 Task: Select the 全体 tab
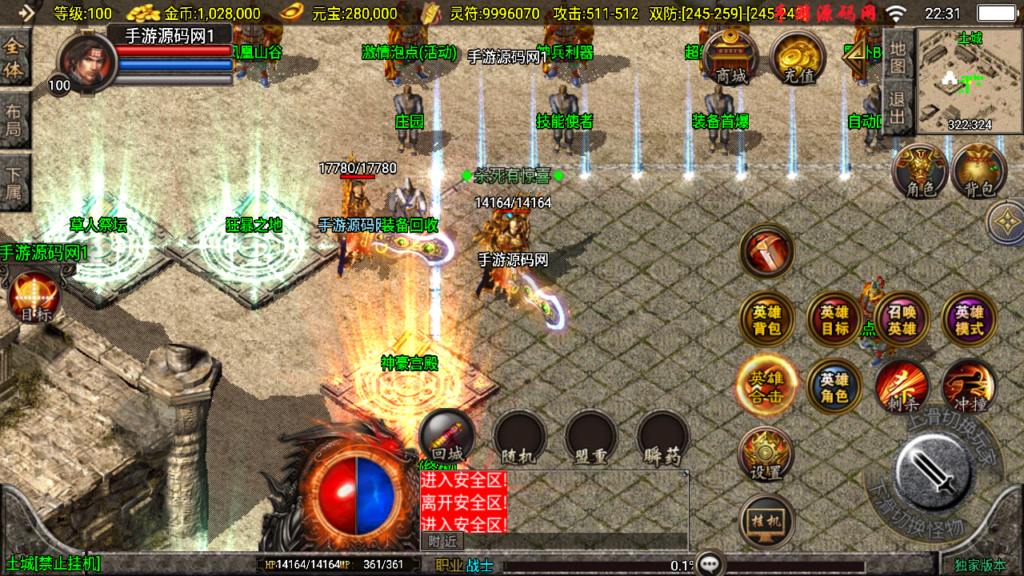pyautogui.click(x=15, y=57)
